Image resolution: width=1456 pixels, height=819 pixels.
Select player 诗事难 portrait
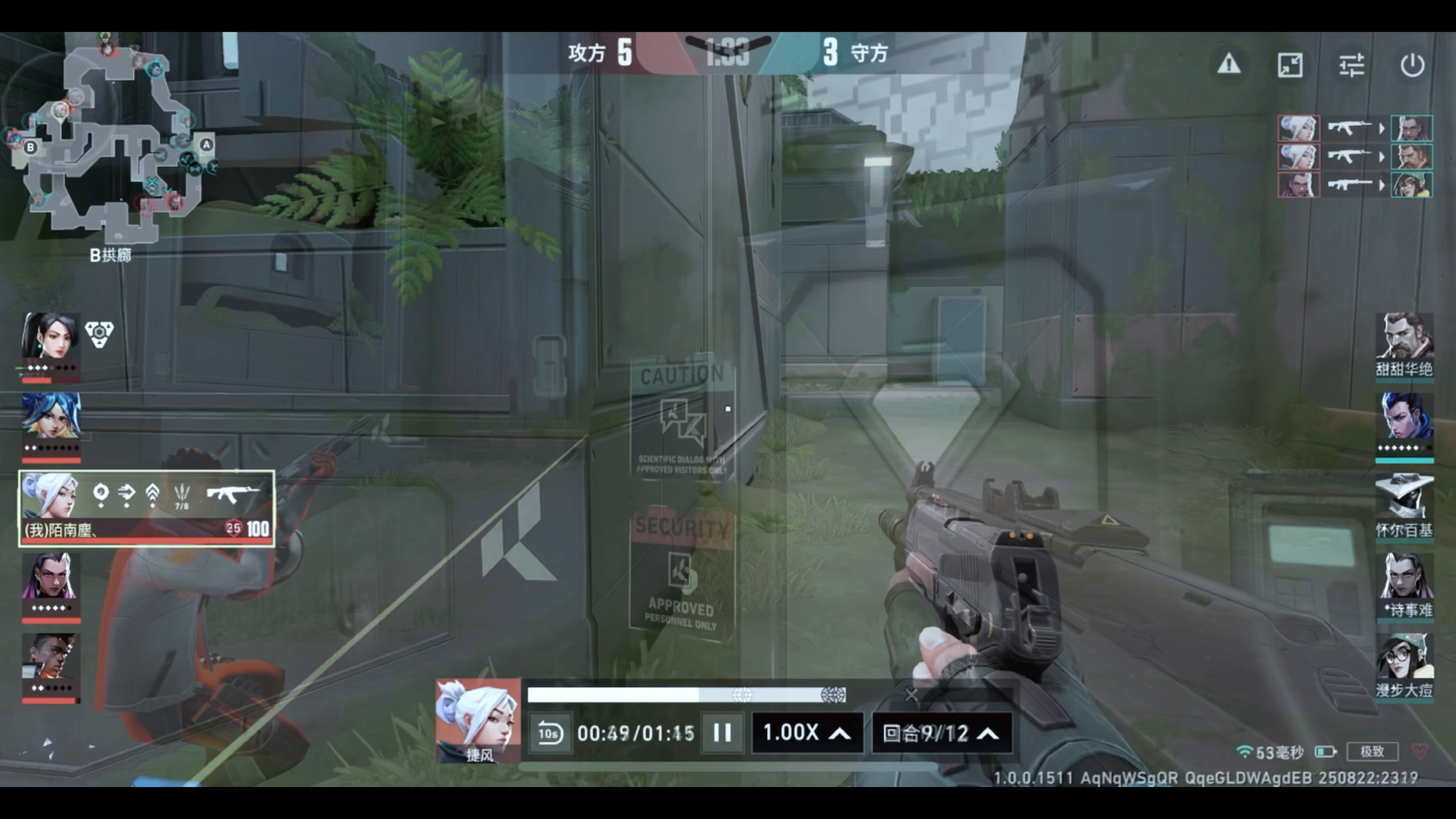(1404, 578)
